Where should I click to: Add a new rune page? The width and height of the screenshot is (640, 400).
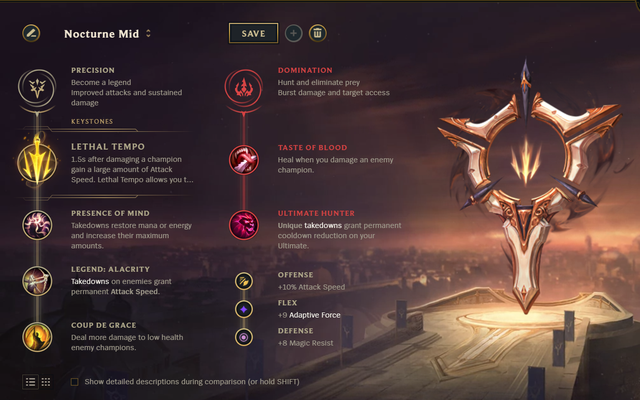point(293,33)
